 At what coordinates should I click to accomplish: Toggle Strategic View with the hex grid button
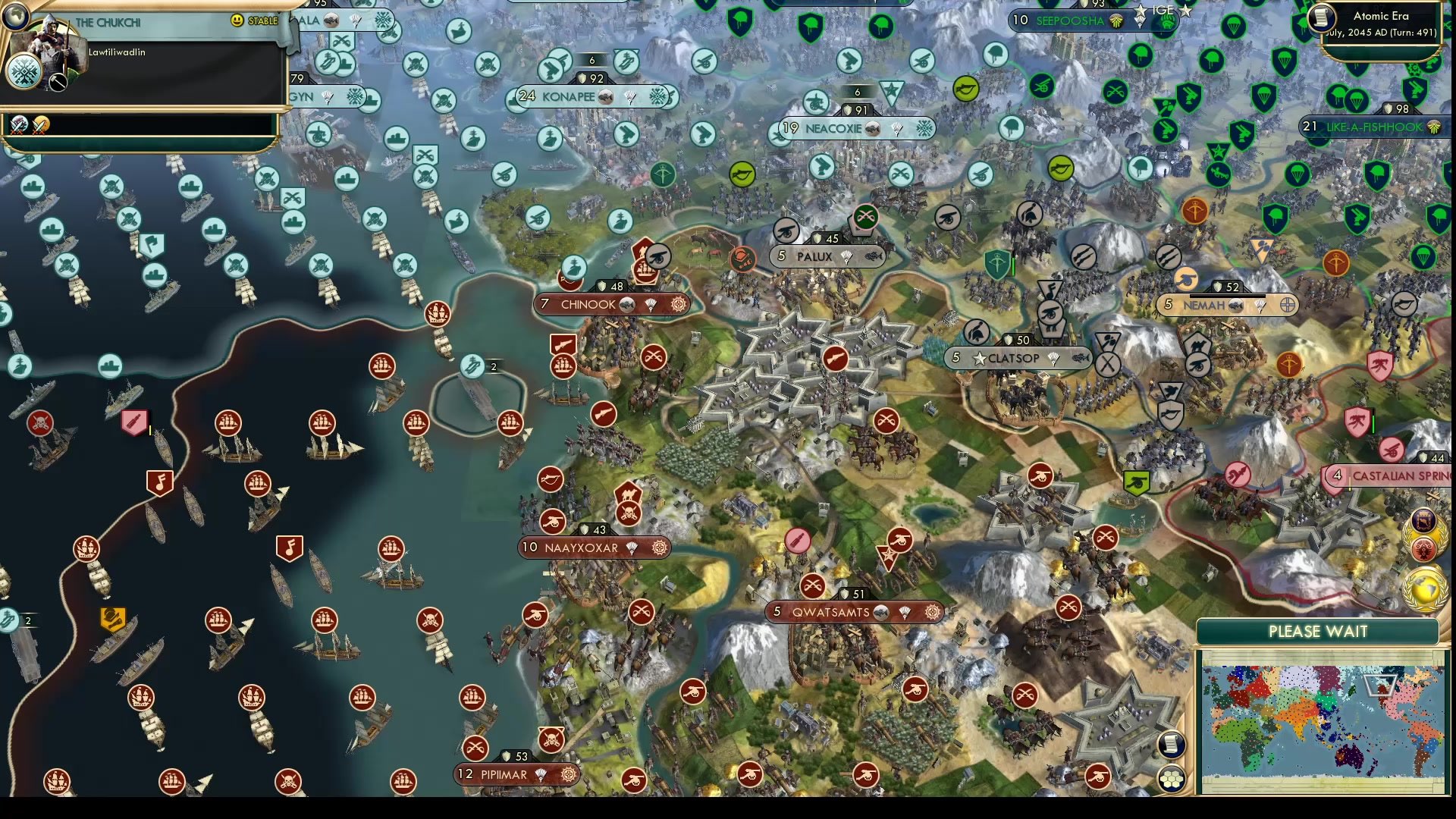[1172, 778]
